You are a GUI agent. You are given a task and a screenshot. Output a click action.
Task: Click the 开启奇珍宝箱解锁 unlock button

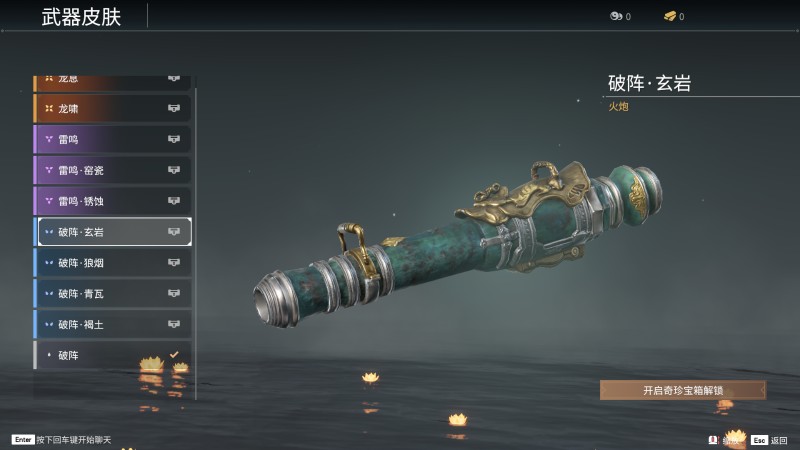(682, 390)
